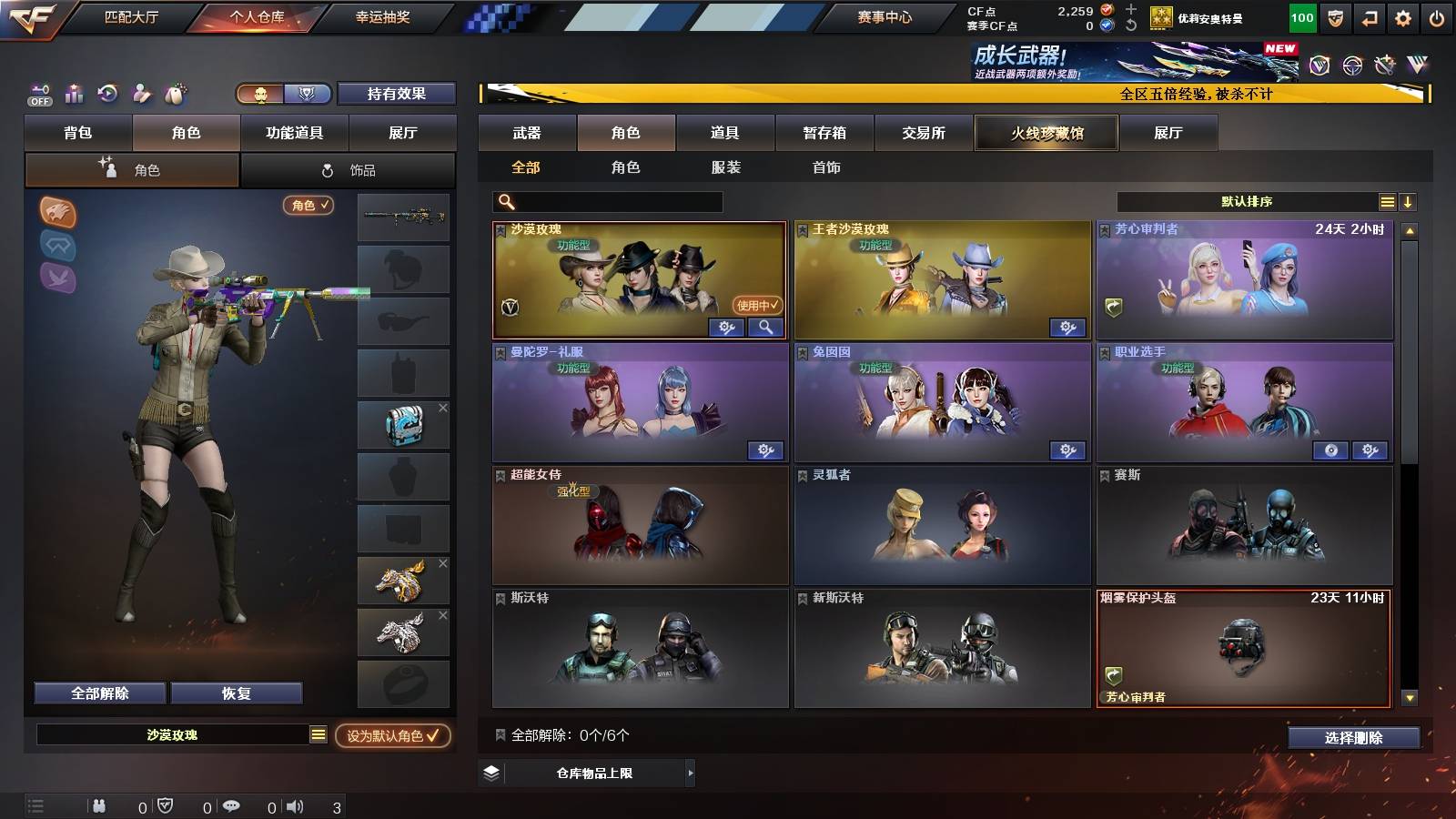Switch to the 火线珍藏馆 tab

(1046, 133)
